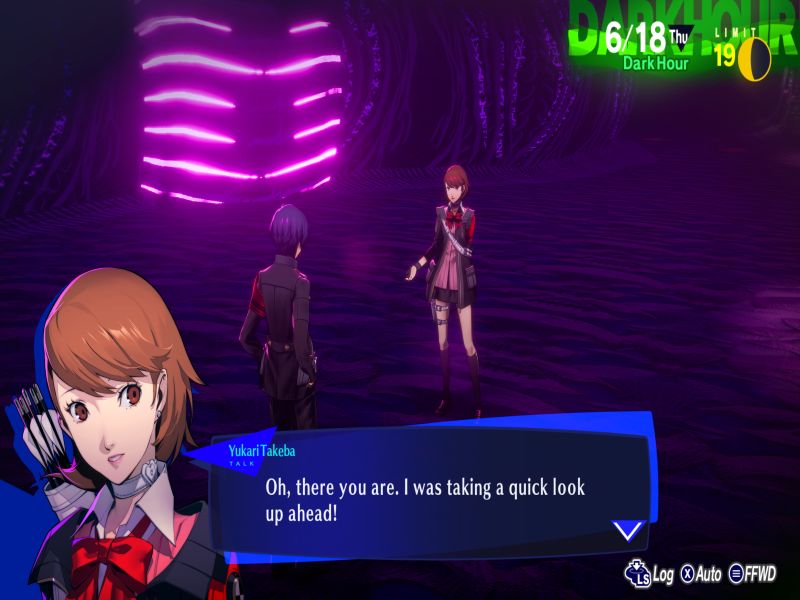Enable Auto dialogue advance
The width and height of the screenshot is (800, 600).
point(701,574)
